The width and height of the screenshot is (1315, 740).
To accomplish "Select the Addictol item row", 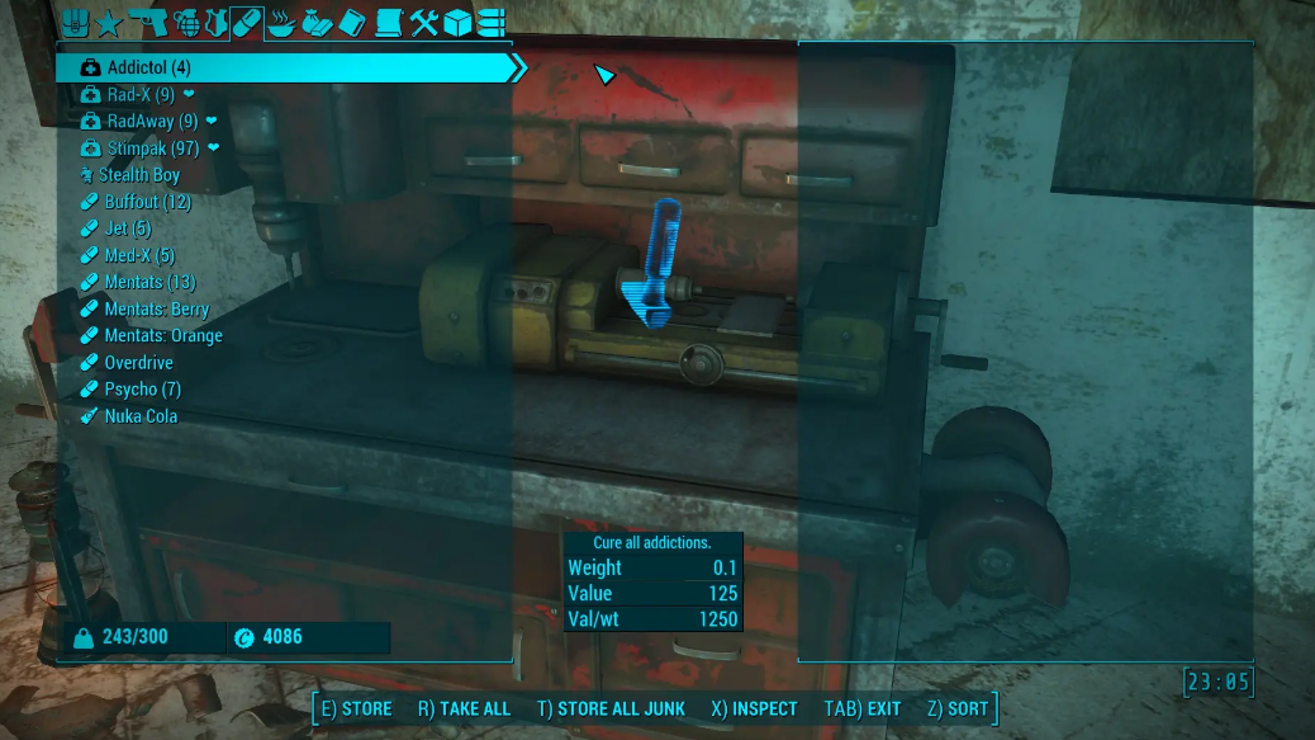I will 149,68.
